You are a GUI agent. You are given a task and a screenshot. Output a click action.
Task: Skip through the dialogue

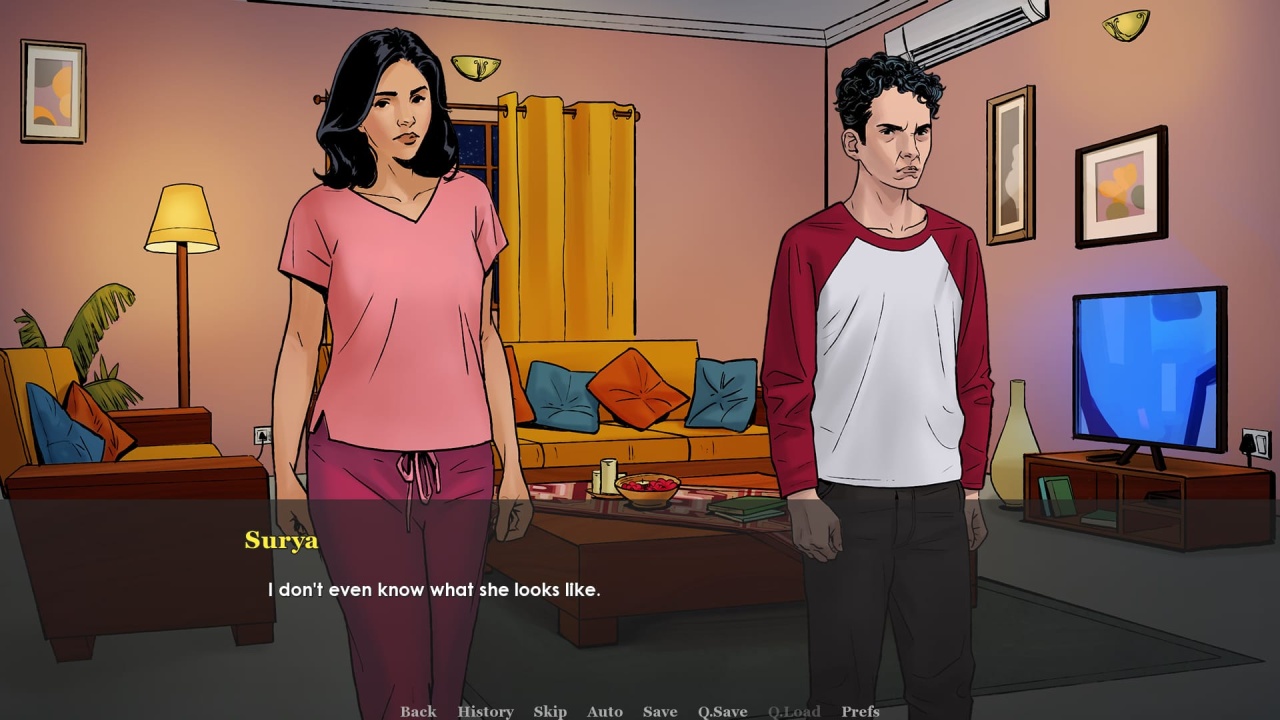coord(550,711)
